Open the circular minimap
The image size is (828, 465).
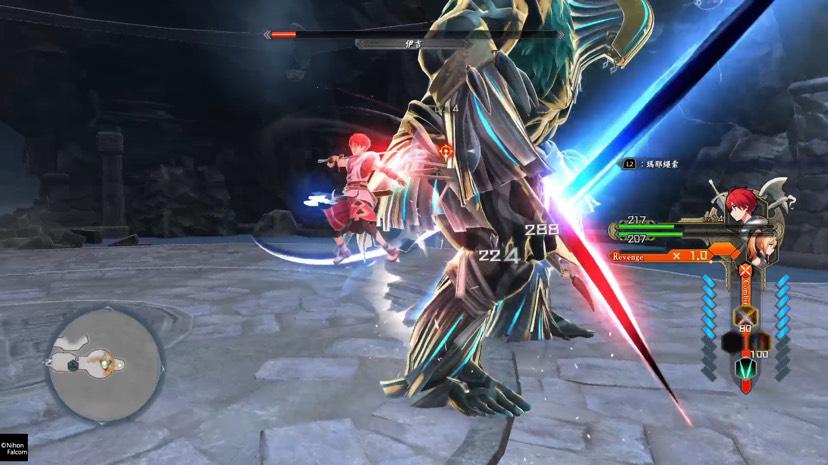[x=104, y=363]
